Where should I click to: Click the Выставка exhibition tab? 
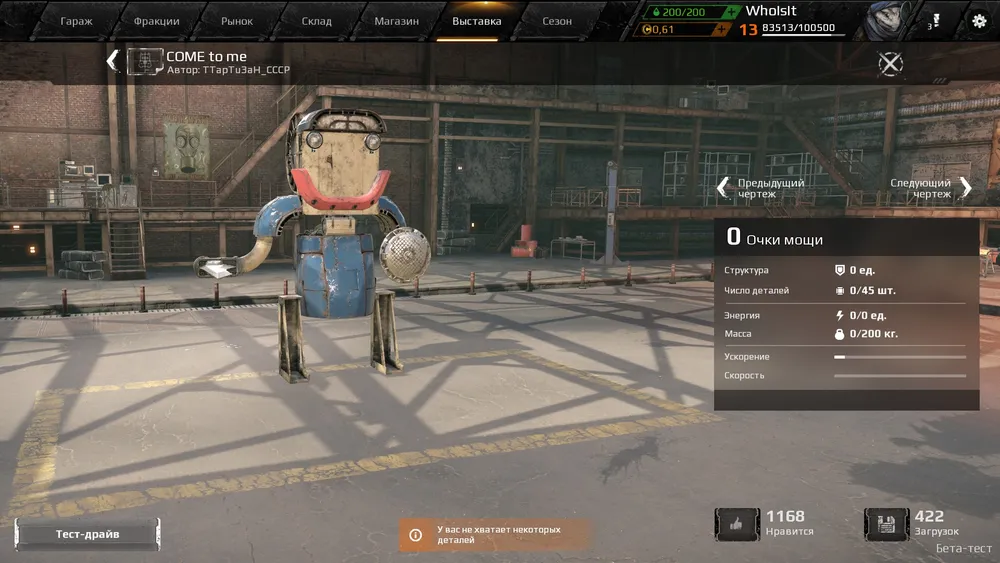click(x=477, y=21)
